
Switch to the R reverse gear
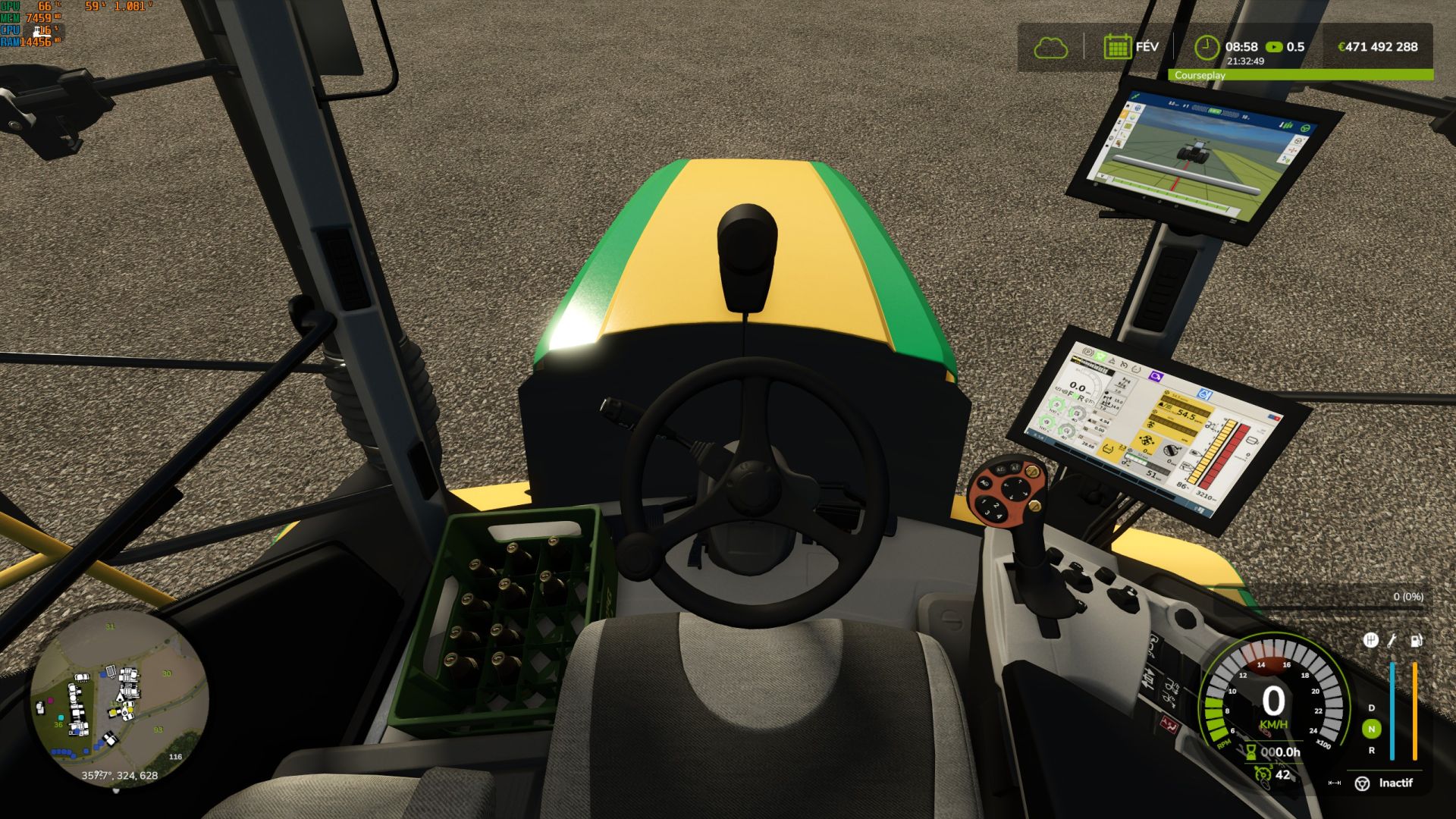(1371, 750)
